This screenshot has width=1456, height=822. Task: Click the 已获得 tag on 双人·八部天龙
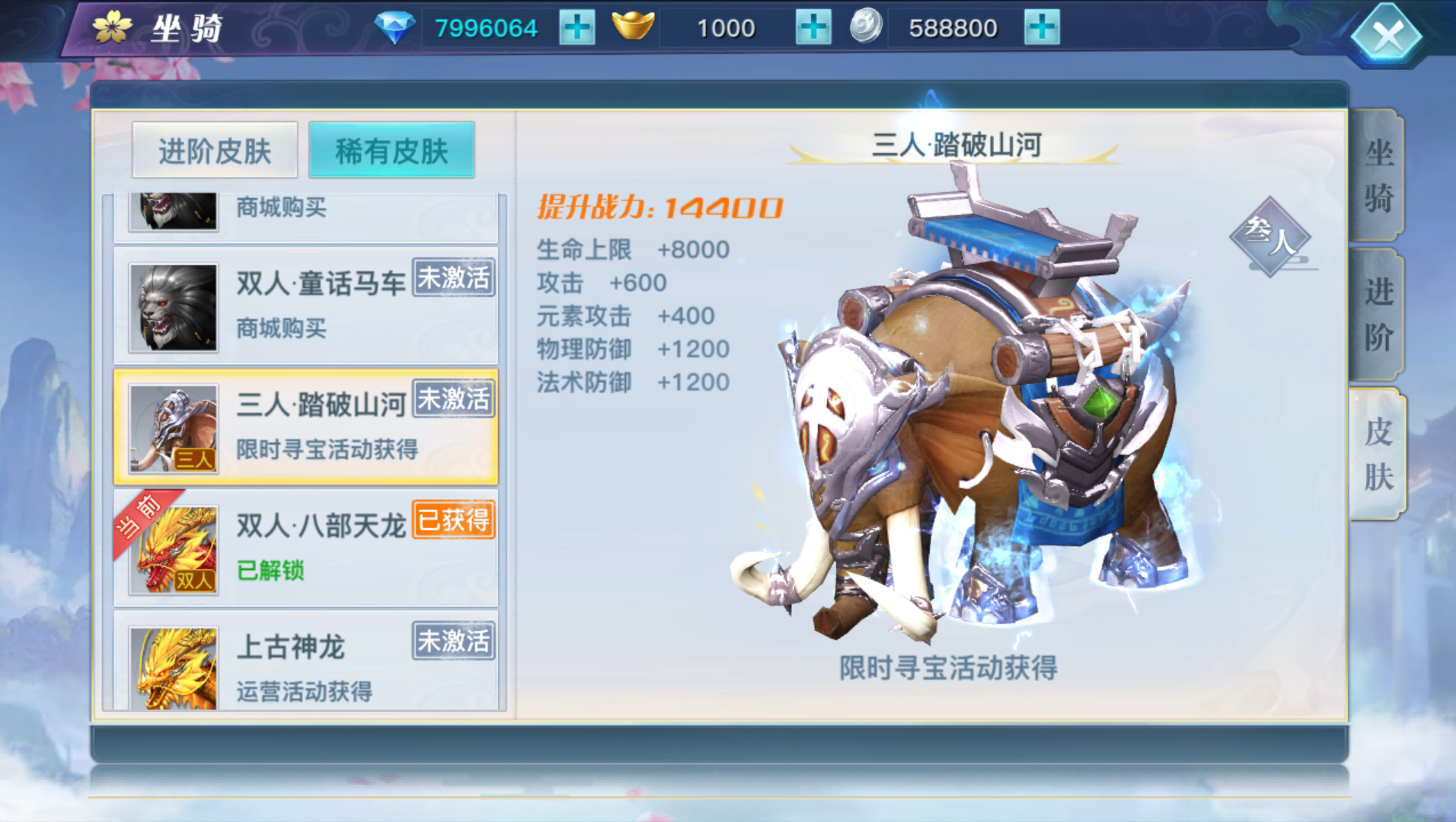452,519
